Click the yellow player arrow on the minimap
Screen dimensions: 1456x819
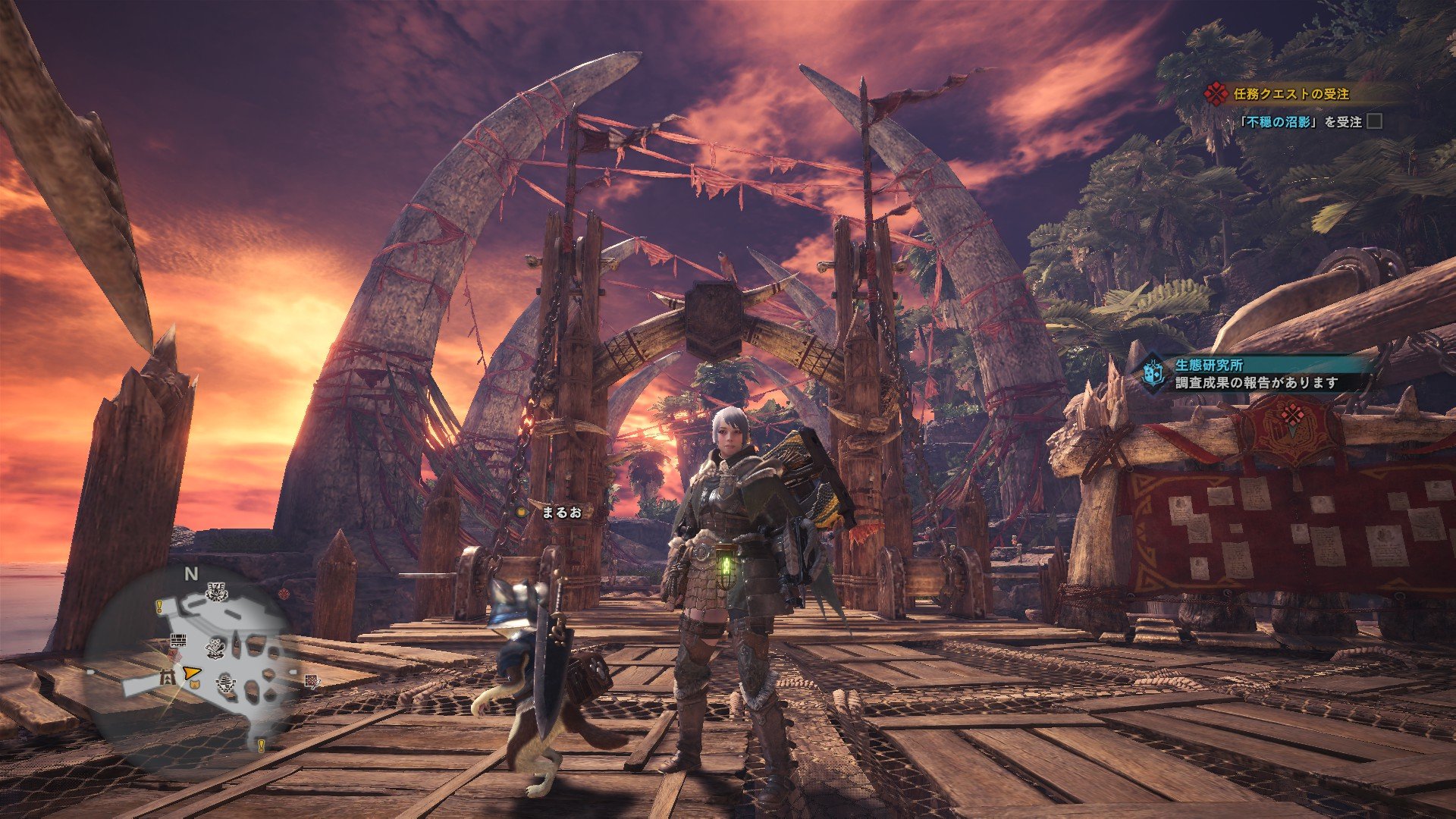191,672
